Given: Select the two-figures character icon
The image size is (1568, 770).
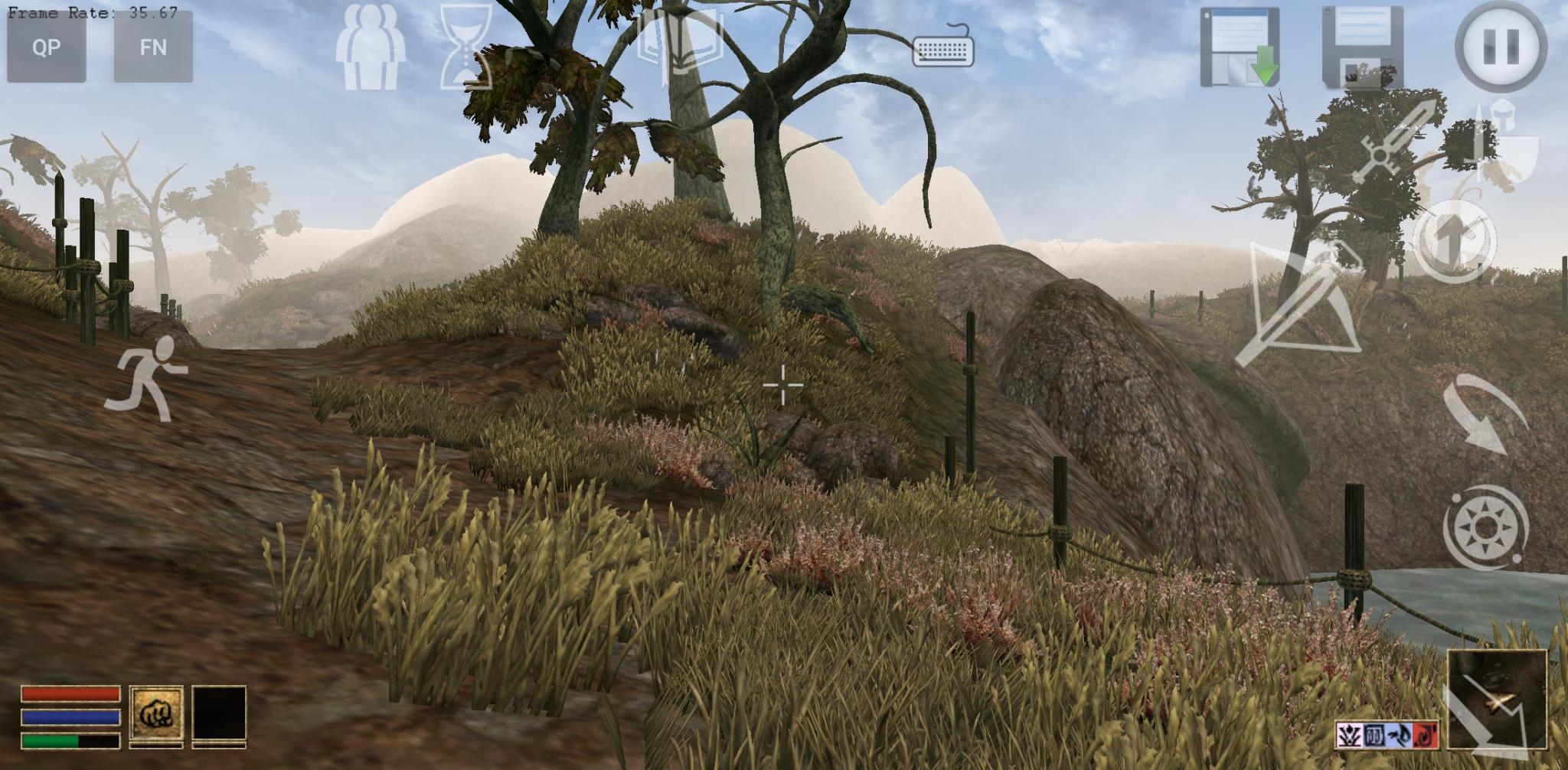Looking at the screenshot, I should tap(370, 47).
